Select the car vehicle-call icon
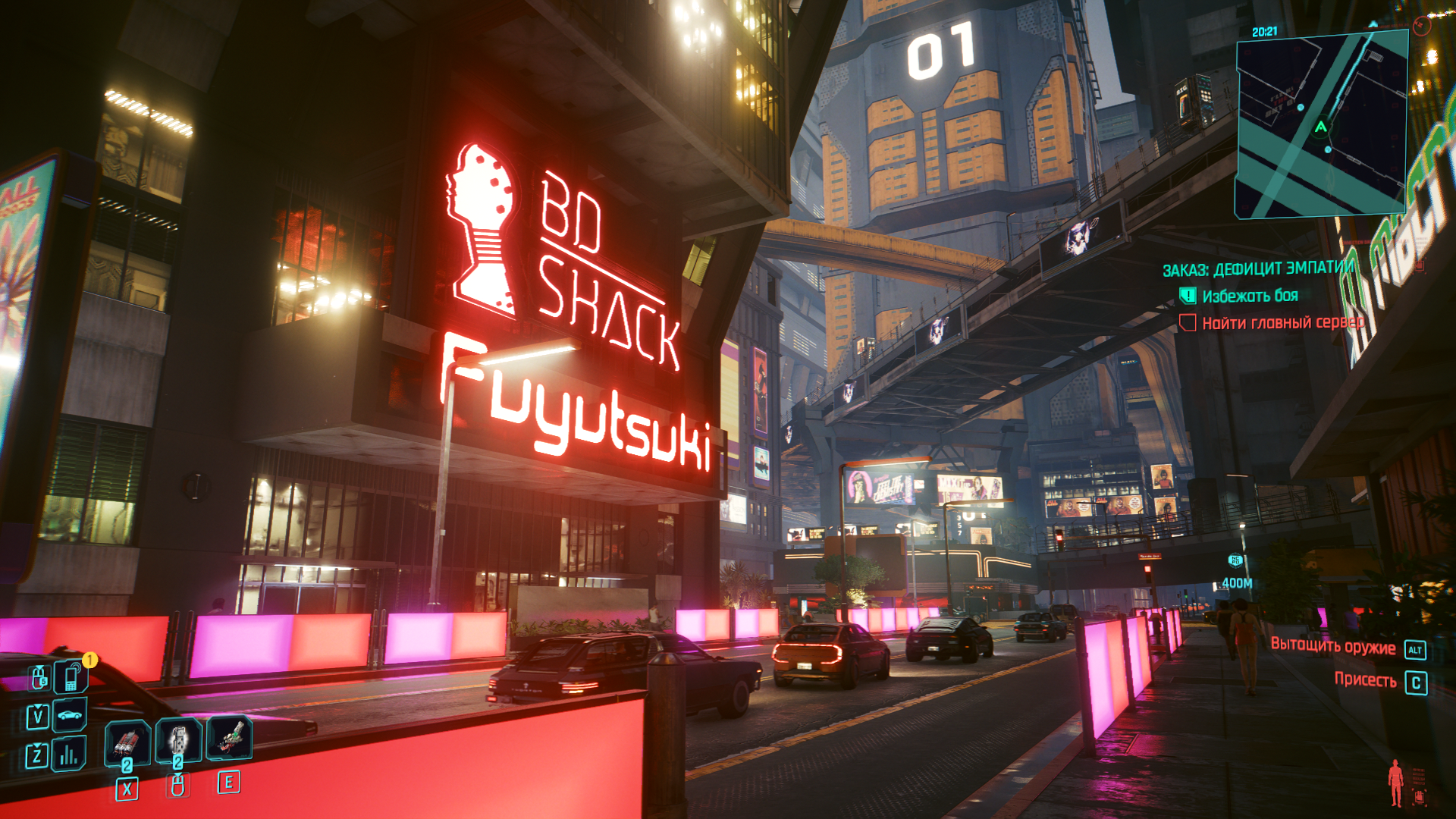 (69, 714)
